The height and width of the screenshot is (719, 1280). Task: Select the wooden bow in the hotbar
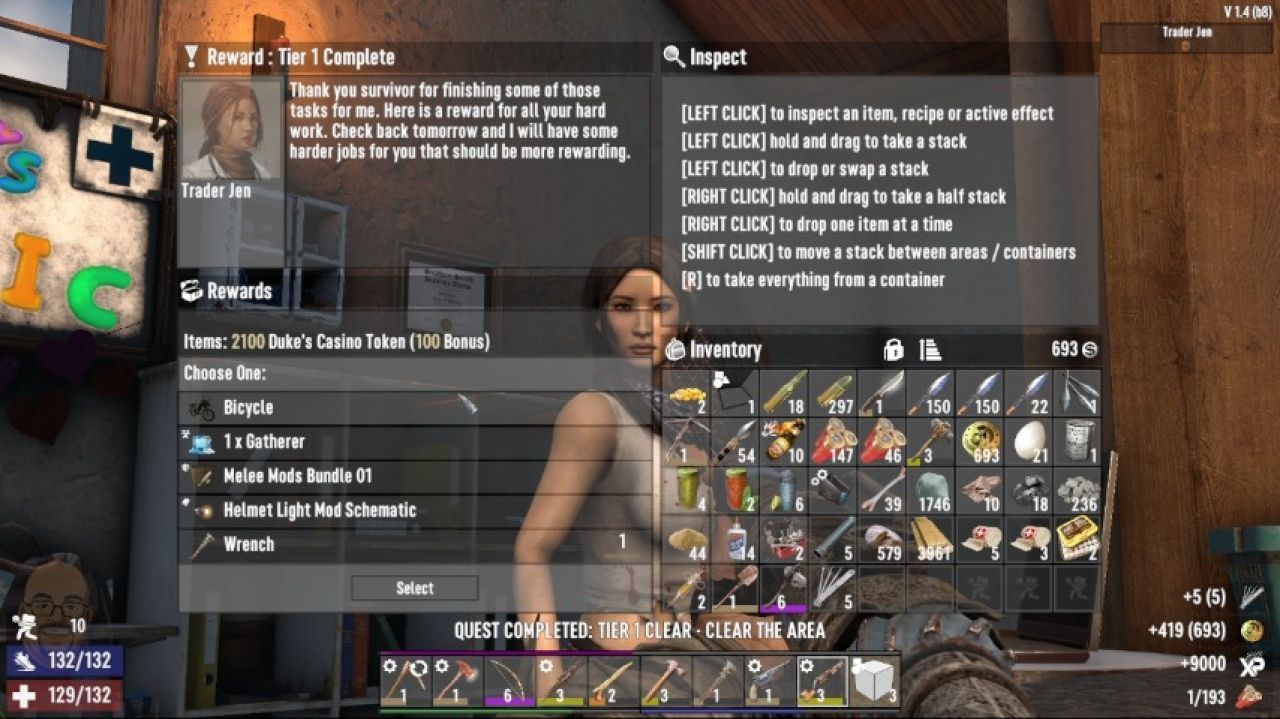509,680
